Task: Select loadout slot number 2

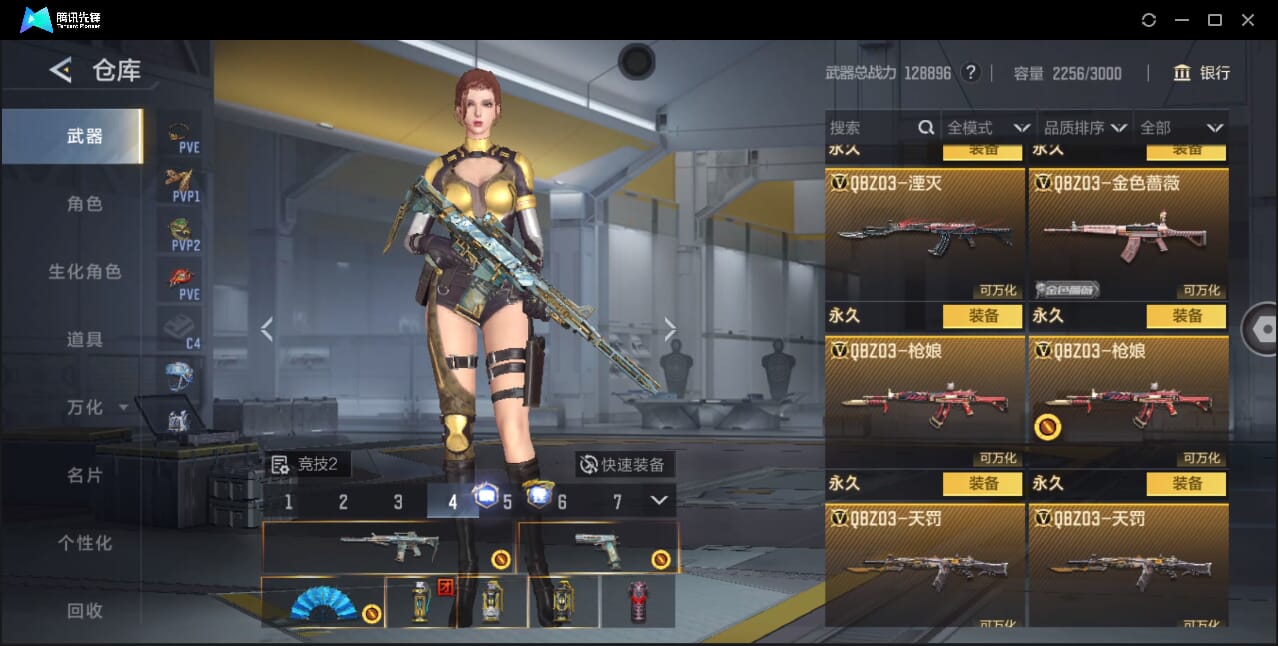Action: coord(343,502)
